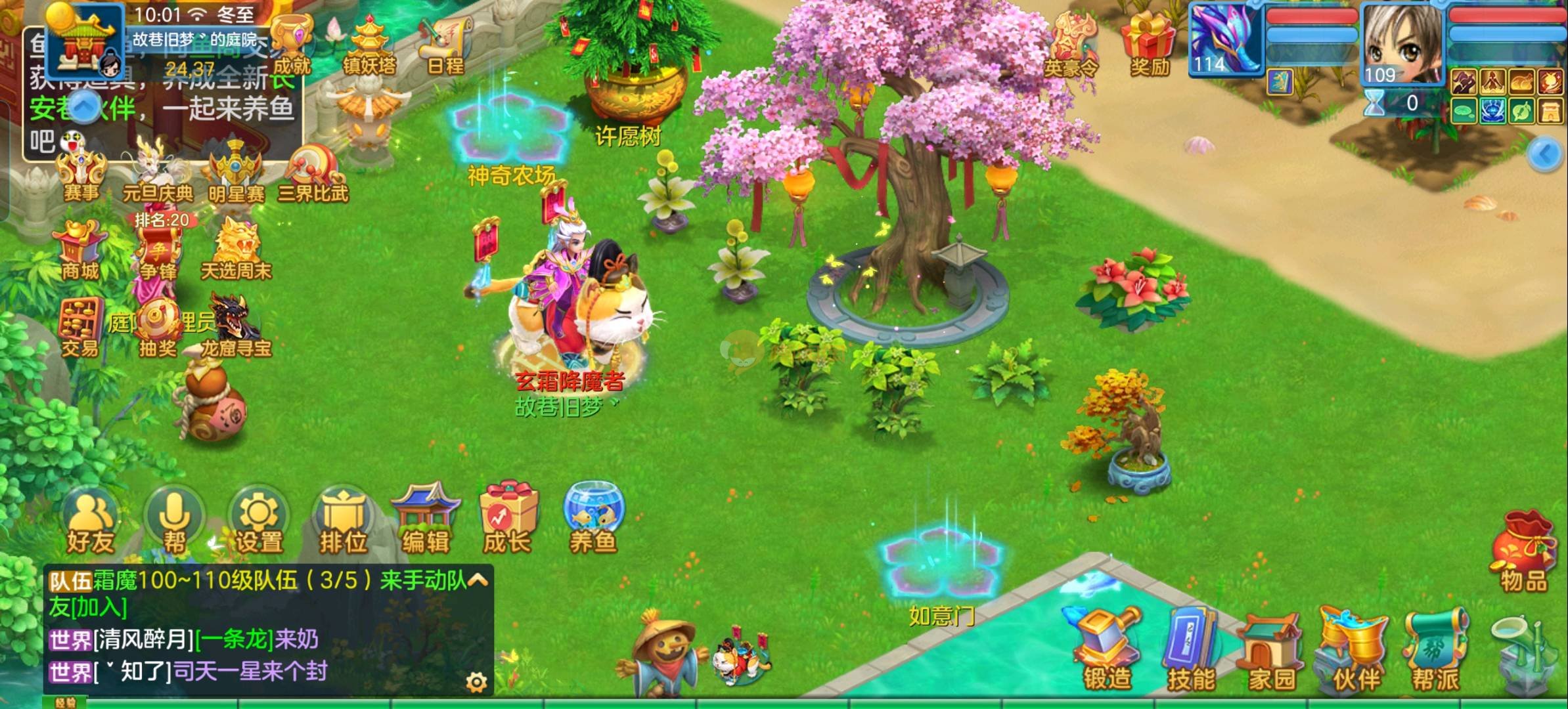Open the 帮派 guild scroll
Screen dimensions: 1568x709
click(1436, 650)
